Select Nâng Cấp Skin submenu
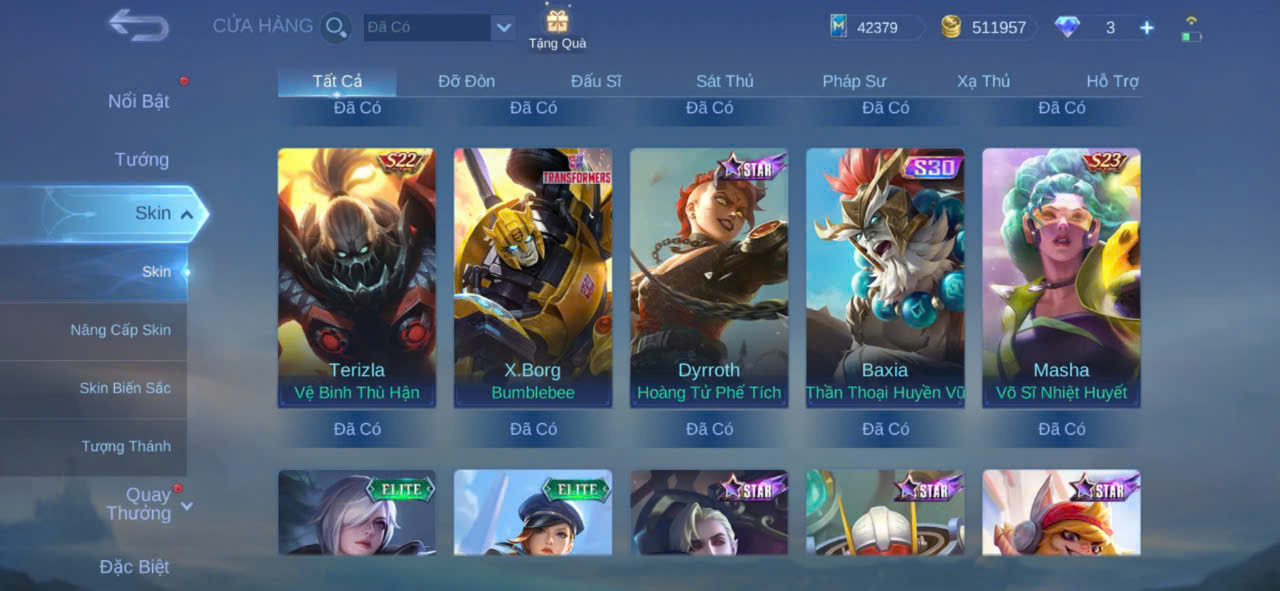This screenshot has height=591, width=1280. [x=120, y=330]
